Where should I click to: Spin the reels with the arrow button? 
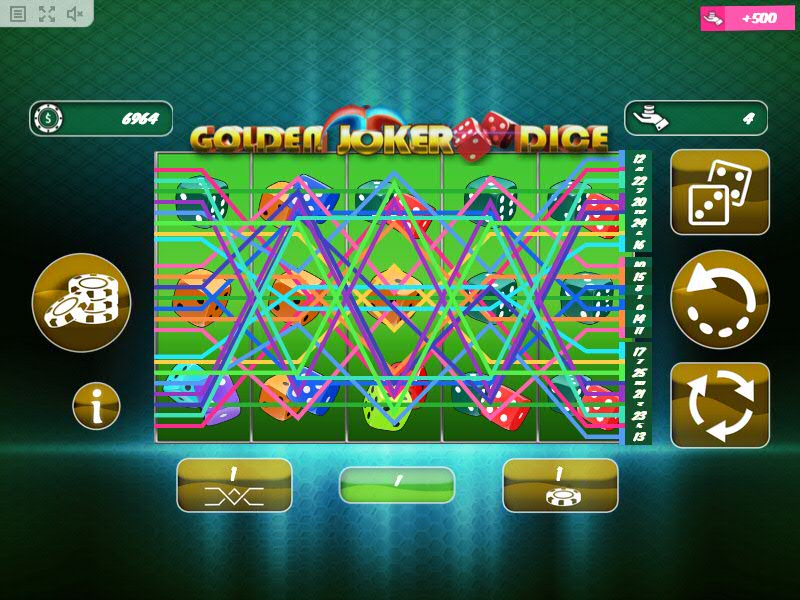point(719,299)
